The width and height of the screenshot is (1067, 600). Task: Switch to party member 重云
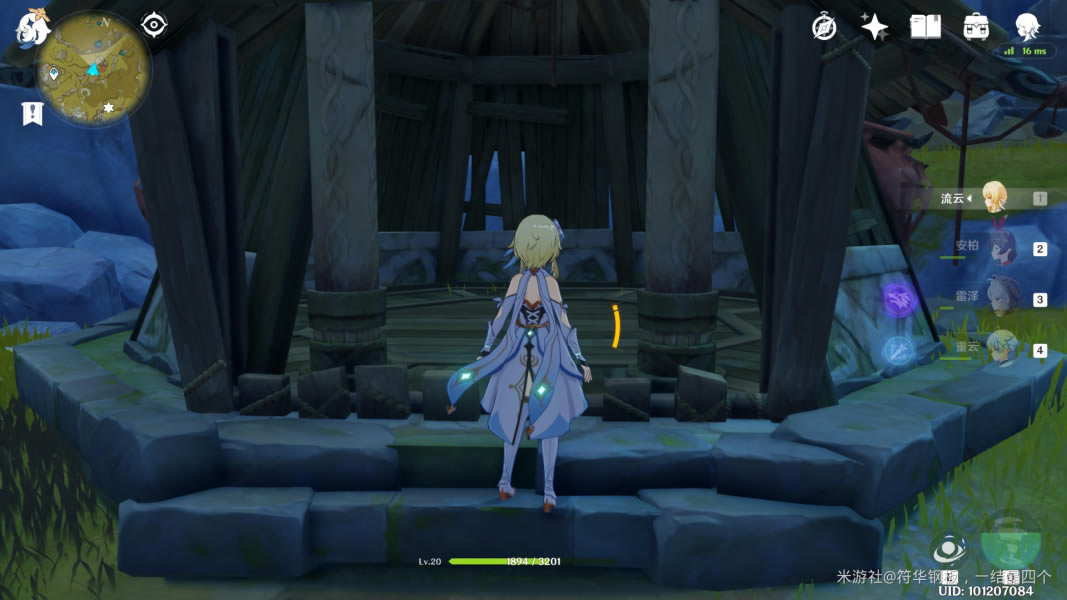(1000, 349)
